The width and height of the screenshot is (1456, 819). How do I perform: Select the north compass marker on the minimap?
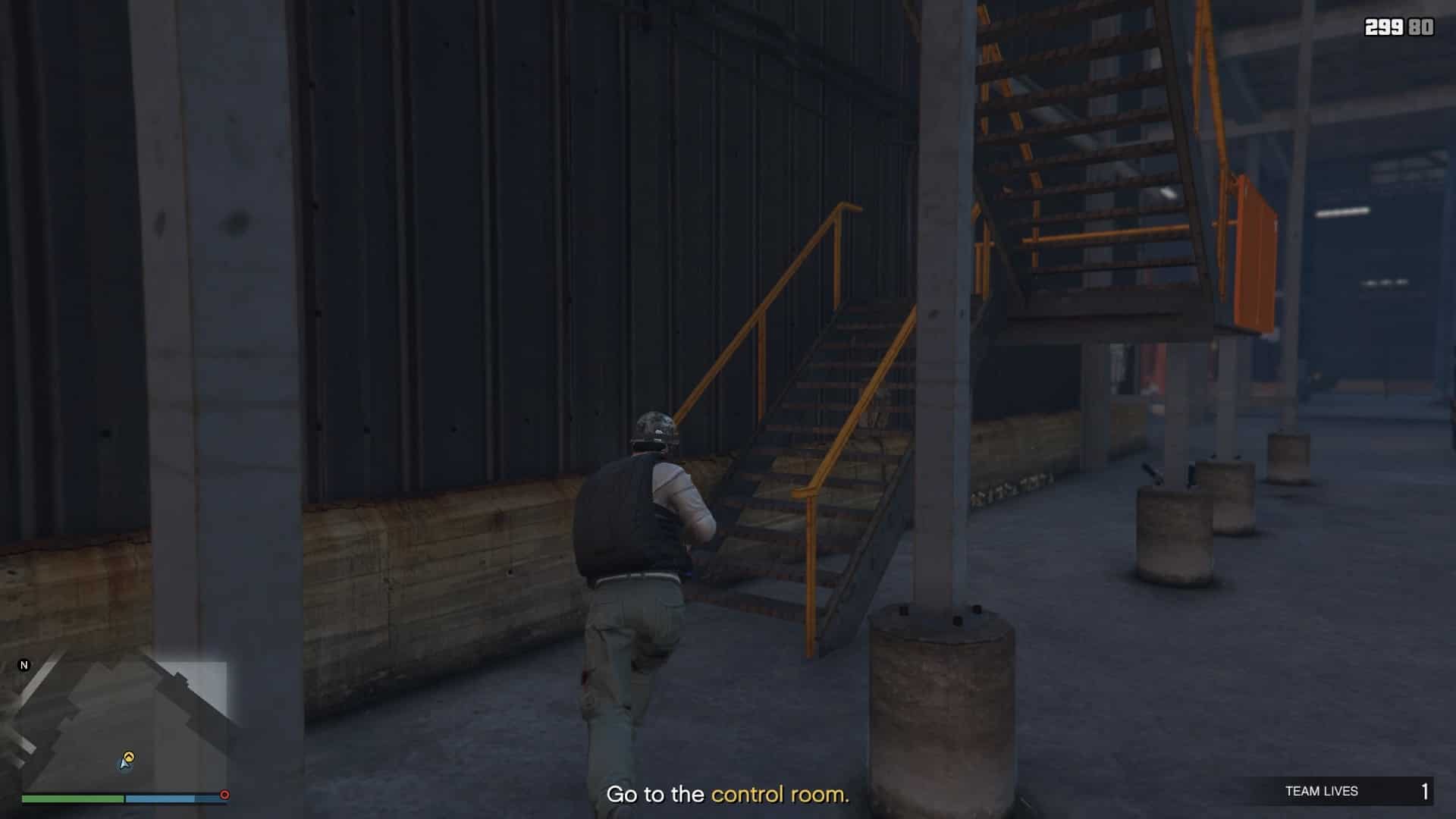pyautogui.click(x=24, y=665)
